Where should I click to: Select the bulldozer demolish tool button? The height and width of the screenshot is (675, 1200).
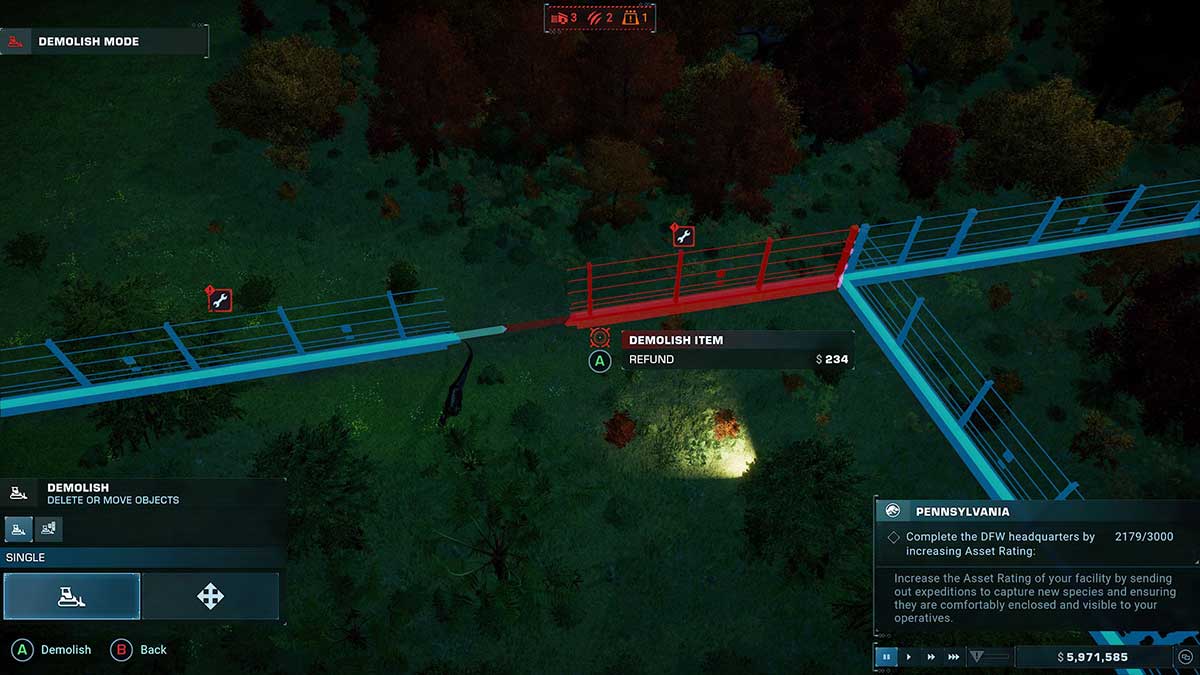[71, 597]
